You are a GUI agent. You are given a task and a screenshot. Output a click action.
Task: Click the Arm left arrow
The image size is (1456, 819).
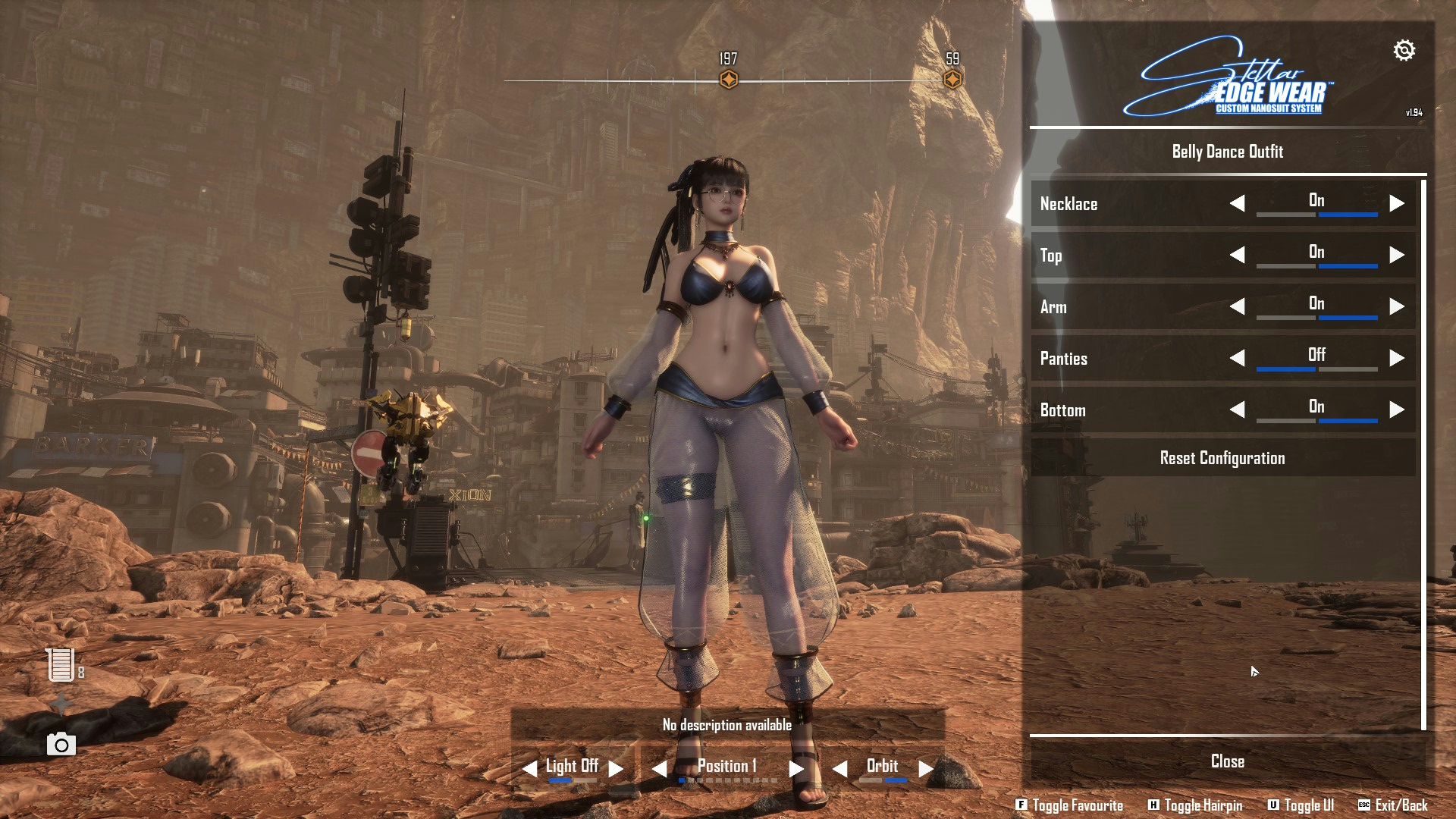click(x=1237, y=306)
